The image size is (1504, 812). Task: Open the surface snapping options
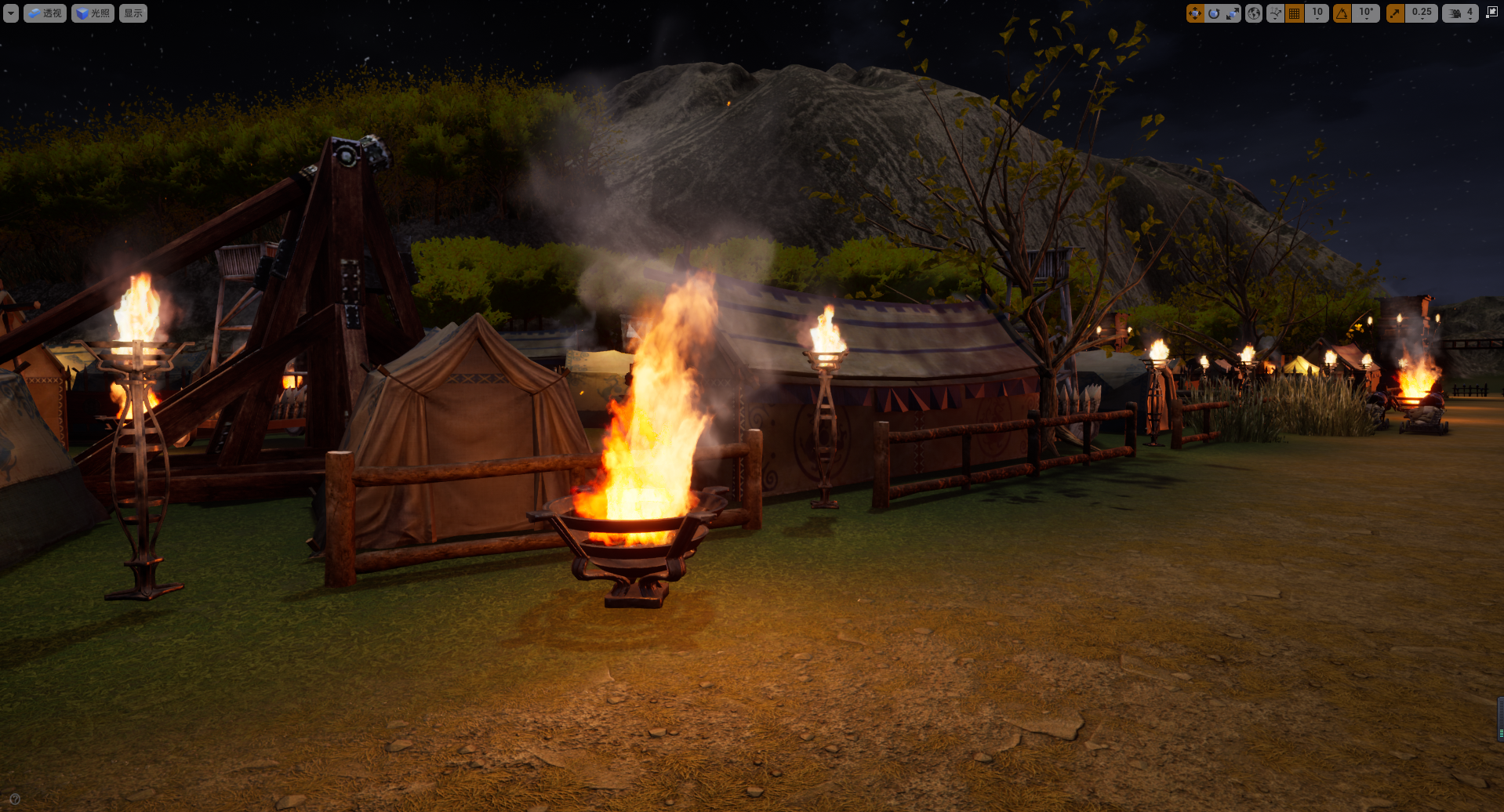click(x=1276, y=13)
